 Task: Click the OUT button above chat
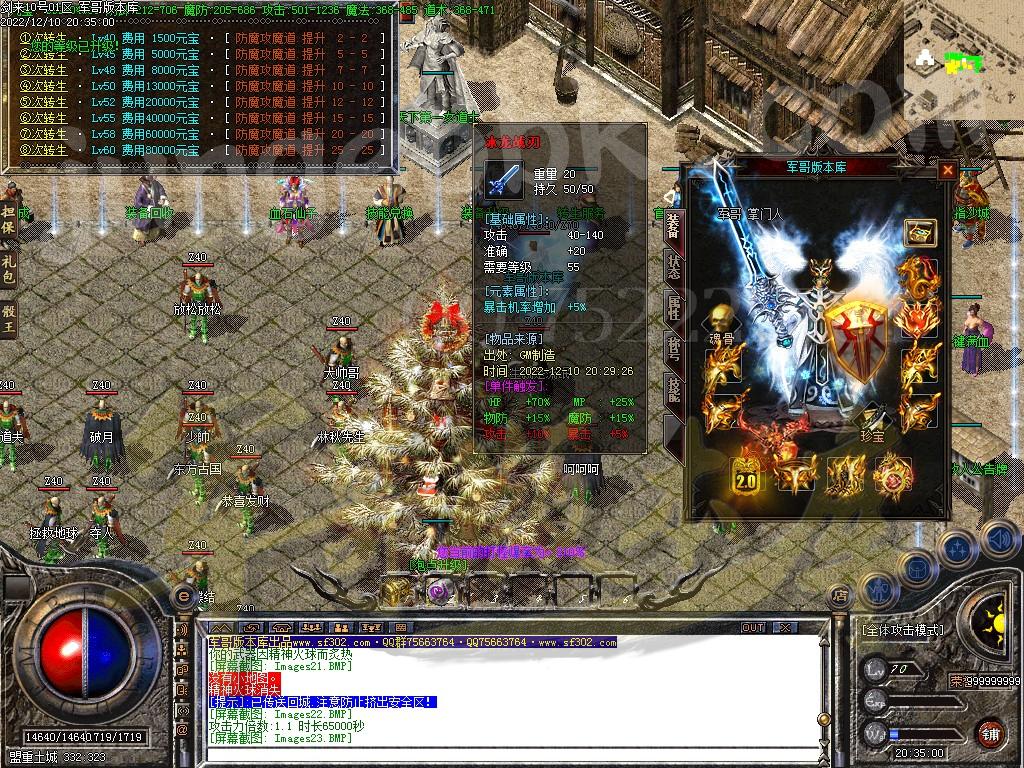(x=753, y=628)
